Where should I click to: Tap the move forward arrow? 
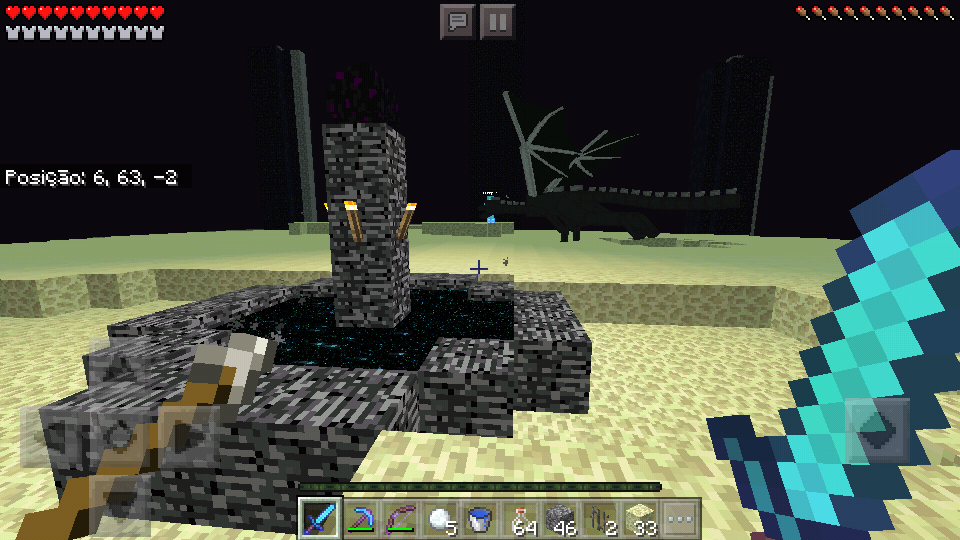118,370
